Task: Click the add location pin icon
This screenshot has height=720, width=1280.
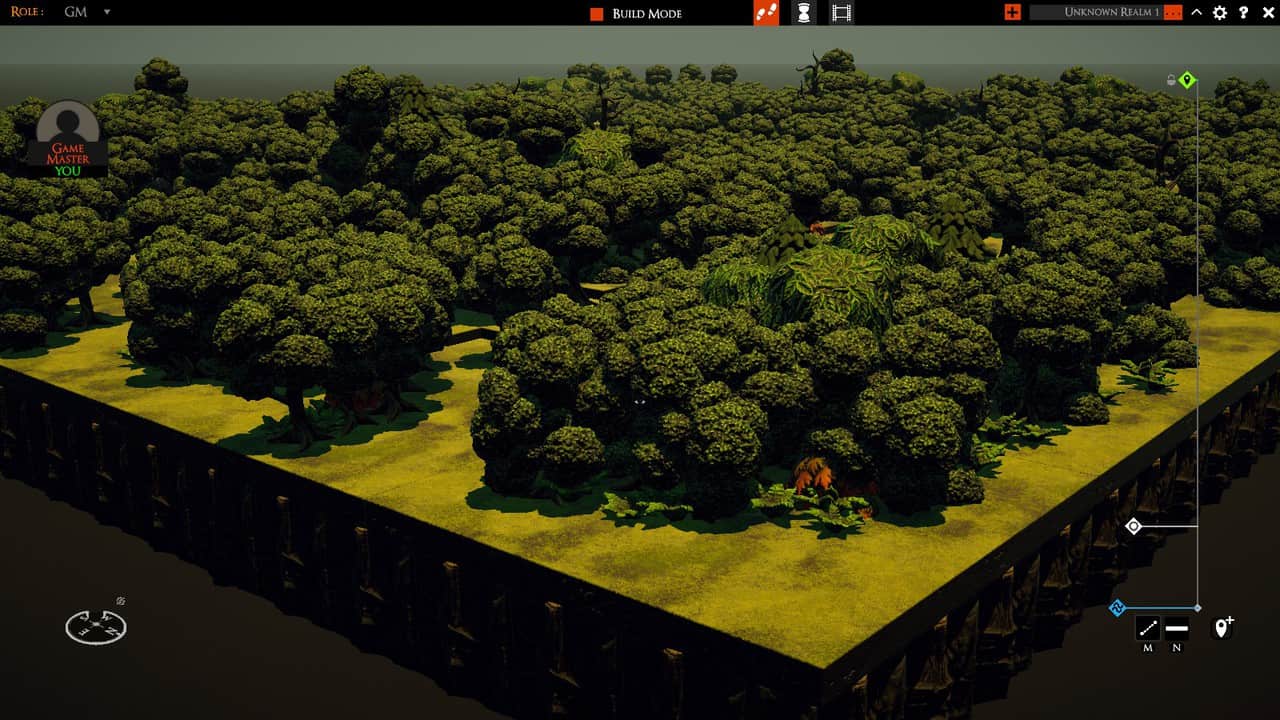Action: click(x=1221, y=627)
